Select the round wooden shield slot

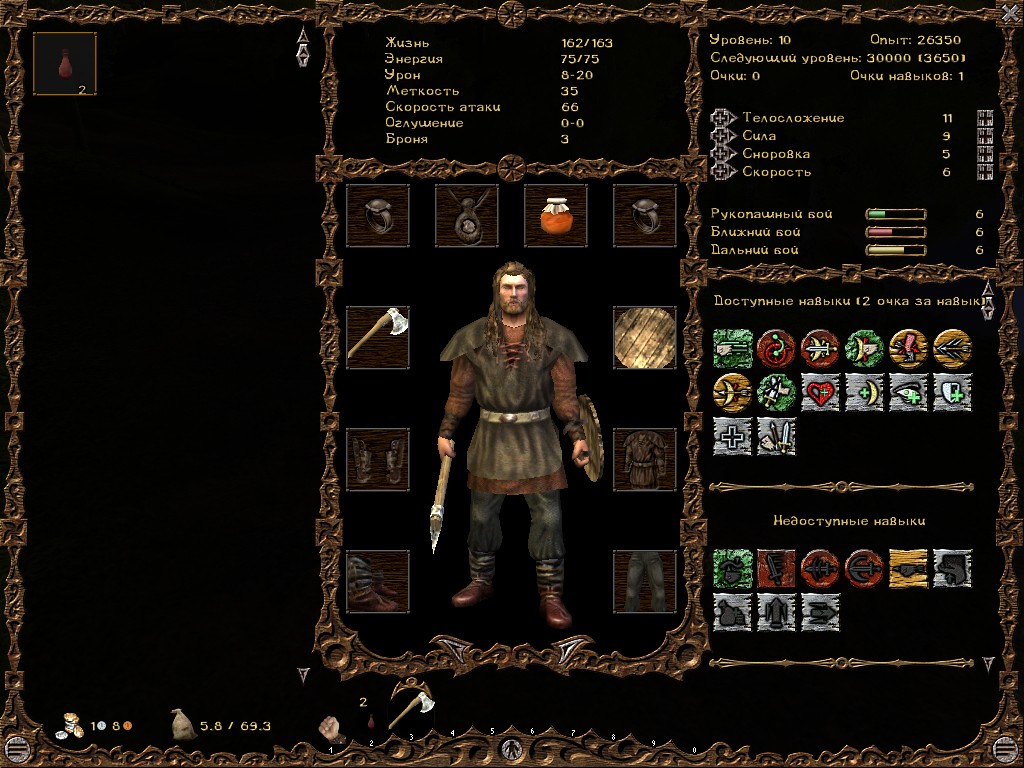tap(644, 338)
